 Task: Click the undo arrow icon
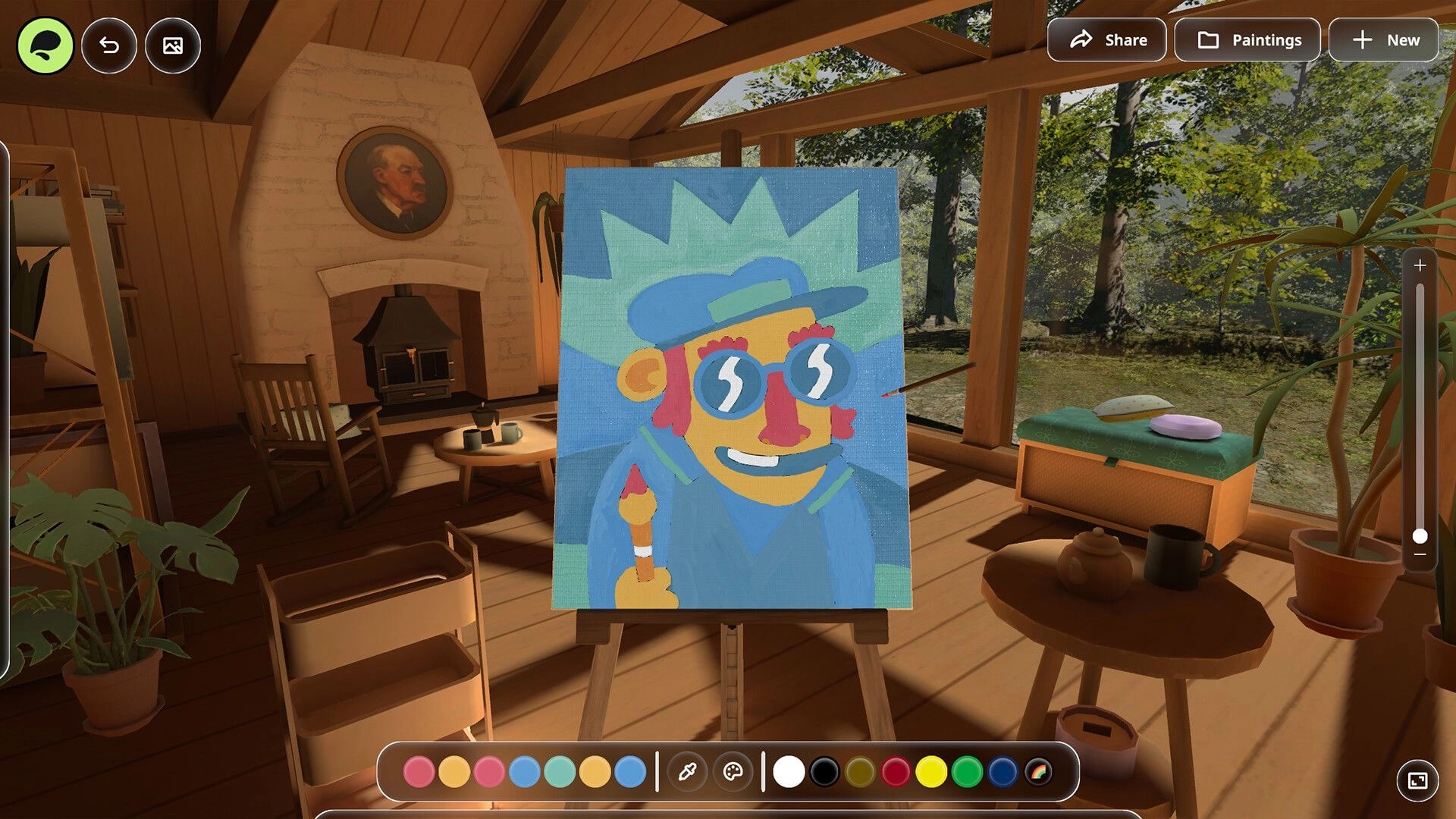[x=109, y=45]
